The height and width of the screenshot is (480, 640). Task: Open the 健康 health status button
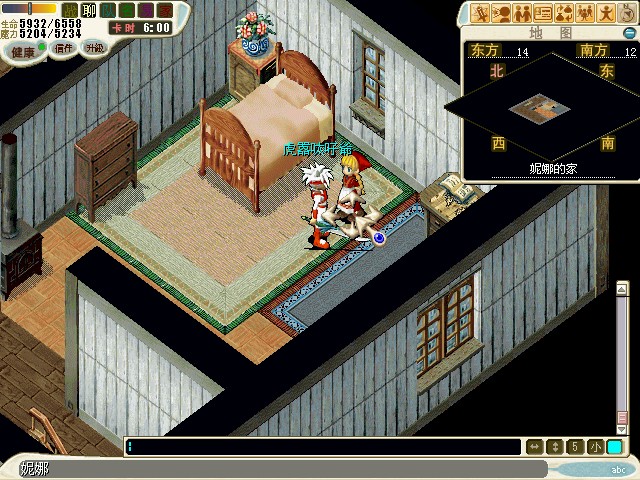[x=22, y=49]
